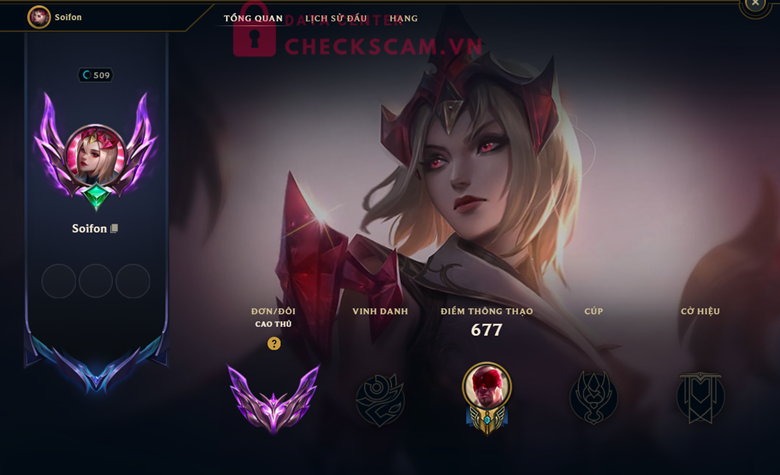The height and width of the screenshot is (475, 780).
Task: Select the Hạng tab
Action: [404, 18]
